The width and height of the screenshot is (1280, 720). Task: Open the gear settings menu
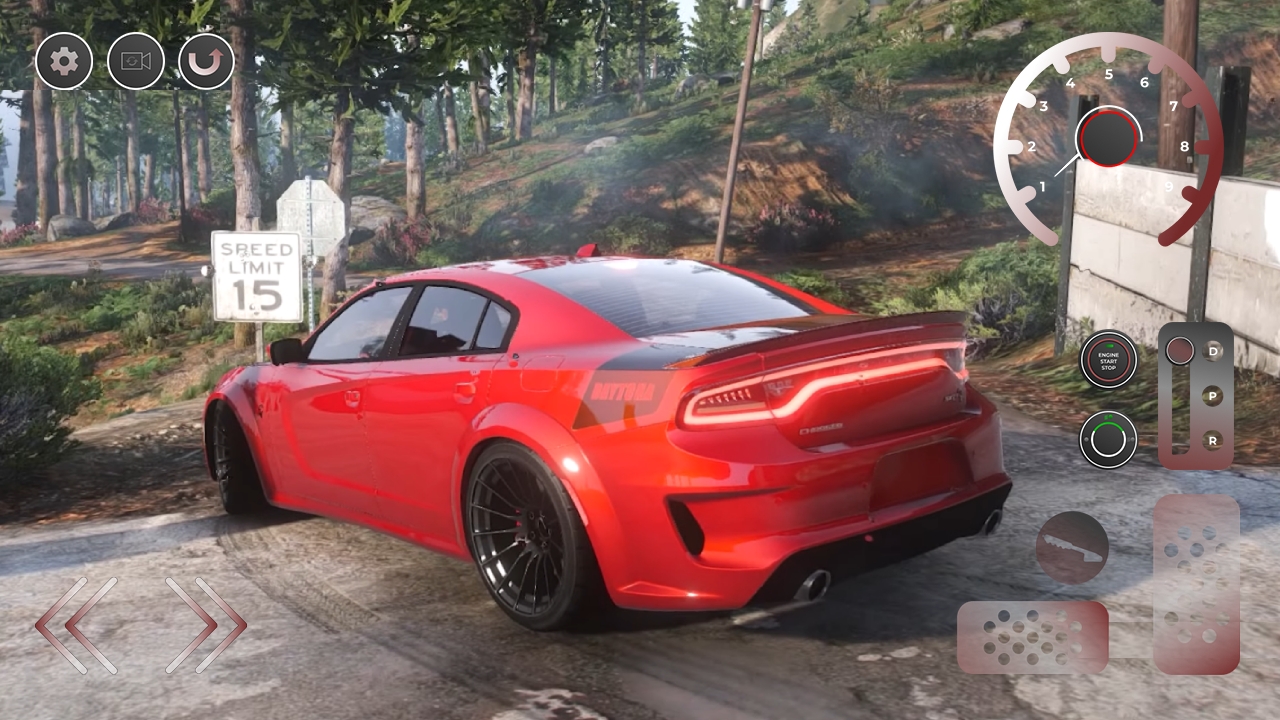(x=64, y=62)
